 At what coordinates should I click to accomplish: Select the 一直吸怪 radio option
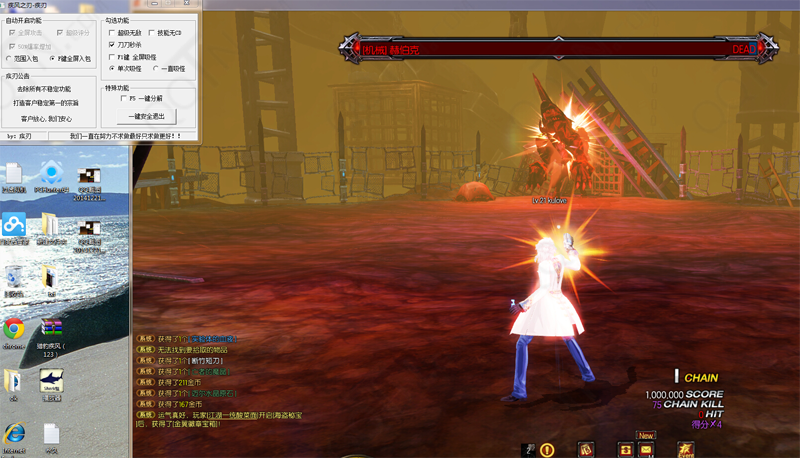[155, 69]
